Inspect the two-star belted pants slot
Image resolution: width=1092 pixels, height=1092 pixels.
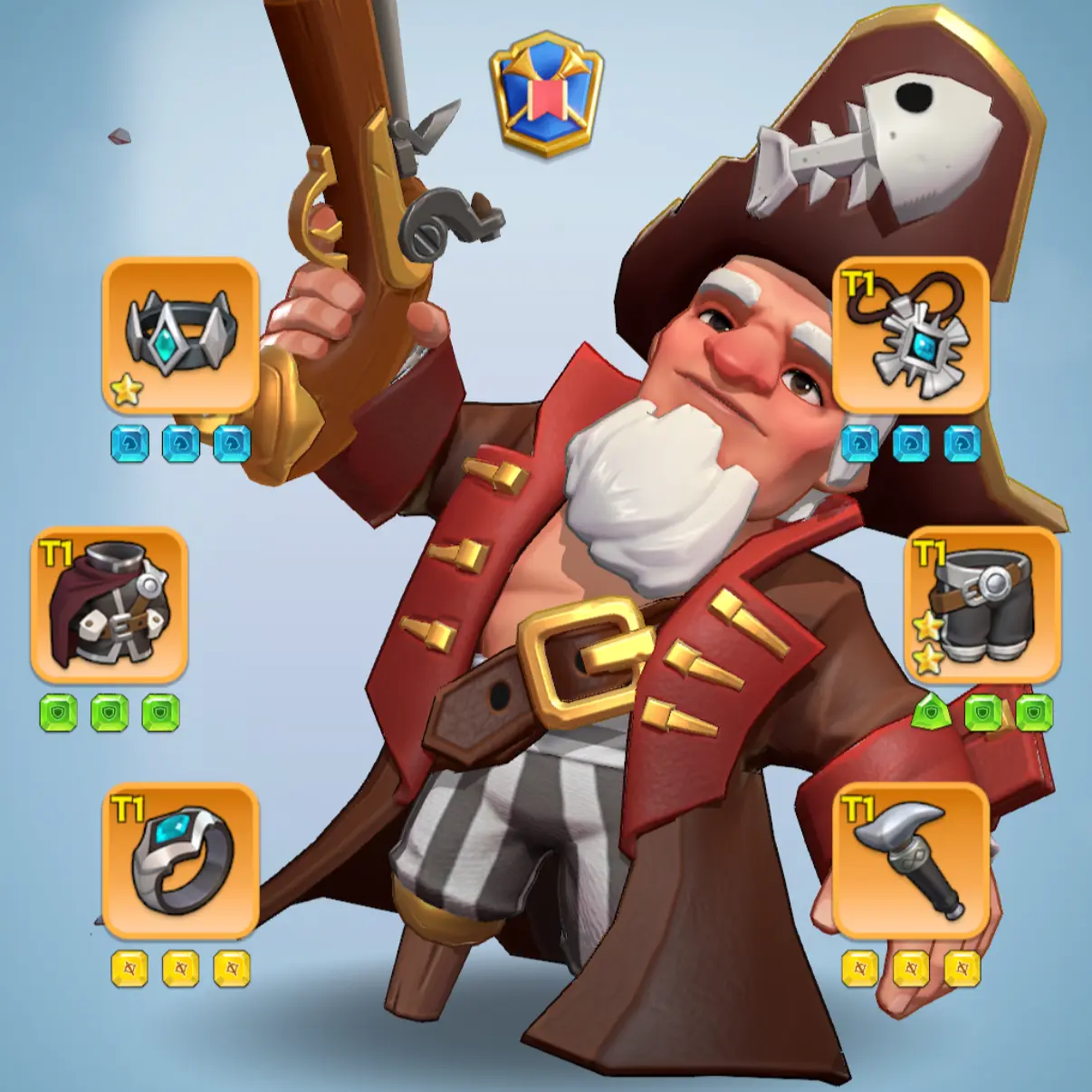click(982, 604)
